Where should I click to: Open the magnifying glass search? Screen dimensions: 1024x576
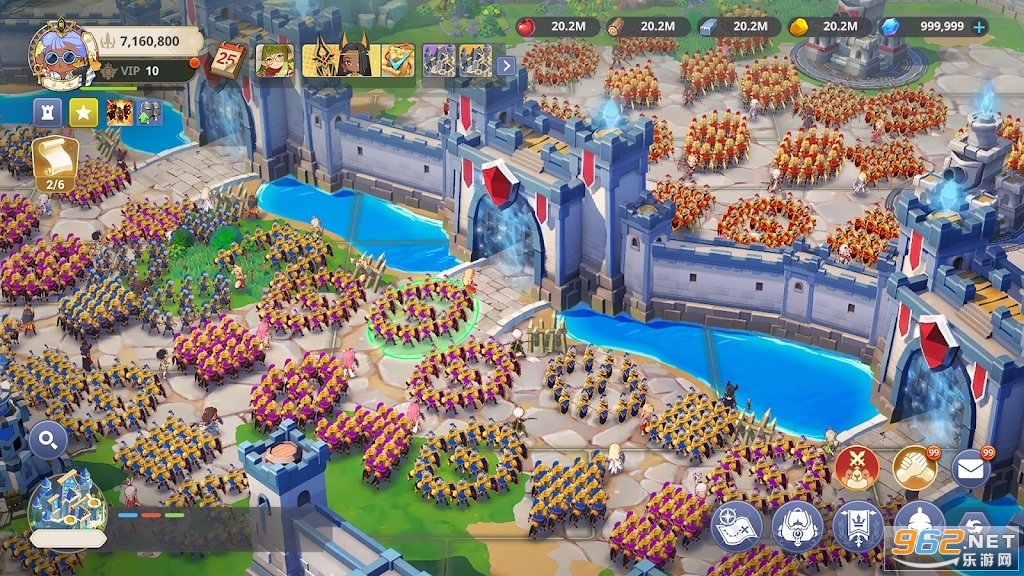pyautogui.click(x=48, y=438)
